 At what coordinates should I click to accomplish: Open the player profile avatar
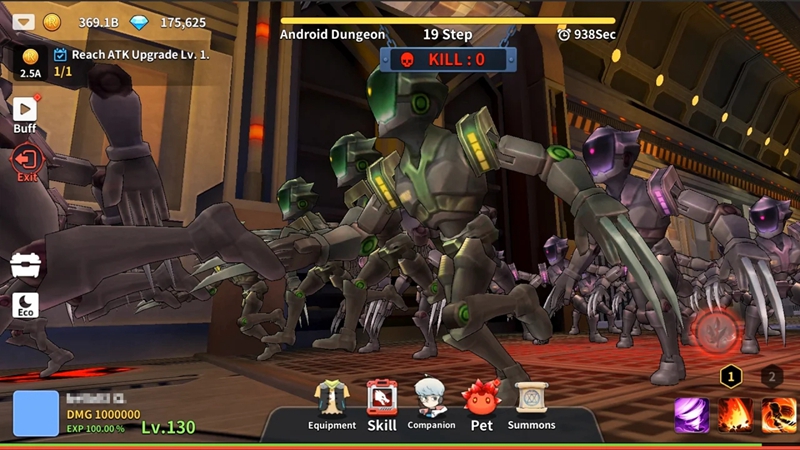coord(36,414)
